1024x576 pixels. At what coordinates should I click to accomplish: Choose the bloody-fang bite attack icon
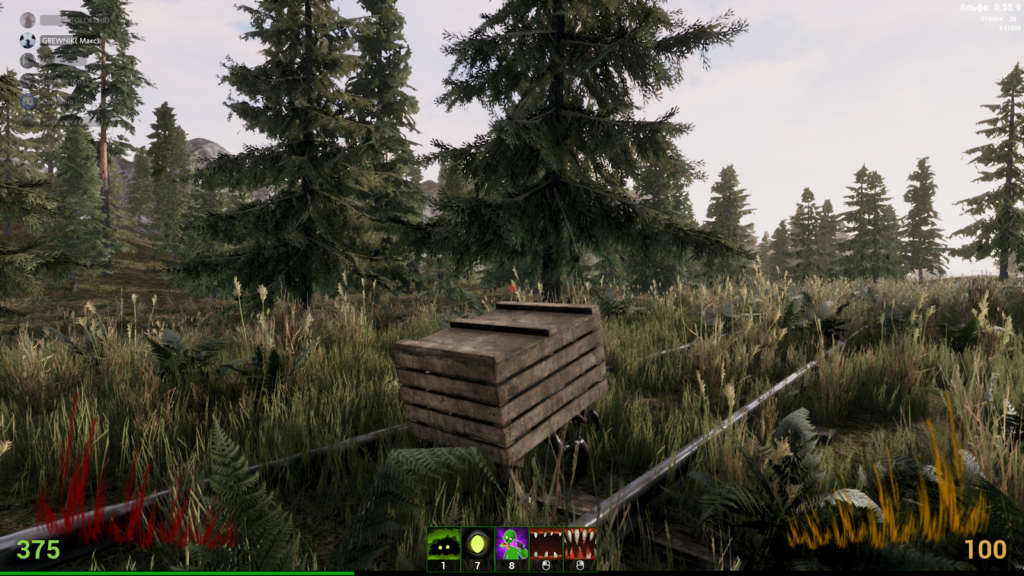[579, 545]
